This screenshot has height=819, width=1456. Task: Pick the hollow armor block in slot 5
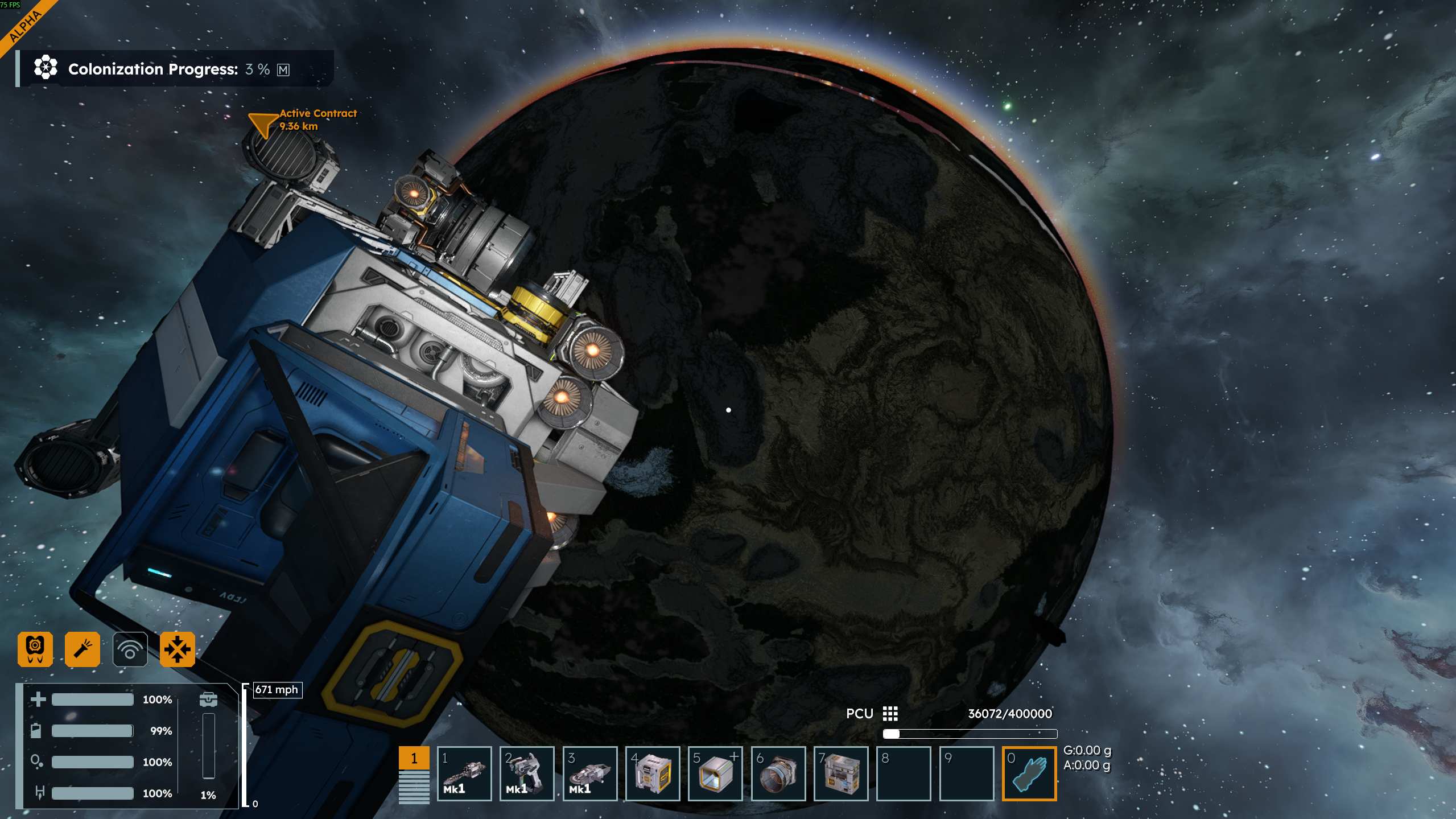[x=715, y=773]
